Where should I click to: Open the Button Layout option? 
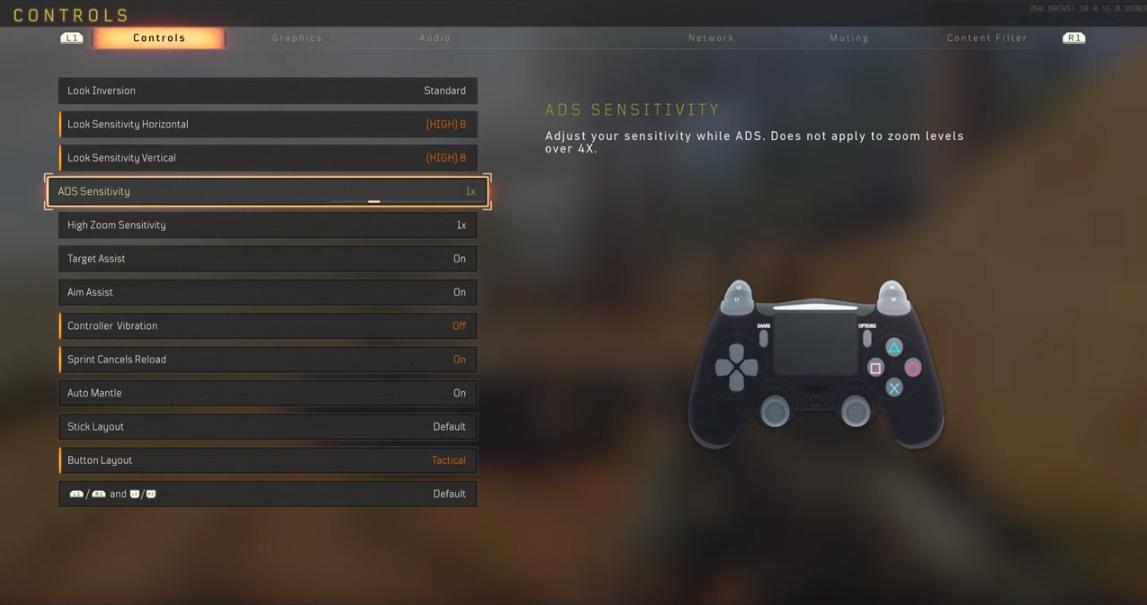[268, 460]
